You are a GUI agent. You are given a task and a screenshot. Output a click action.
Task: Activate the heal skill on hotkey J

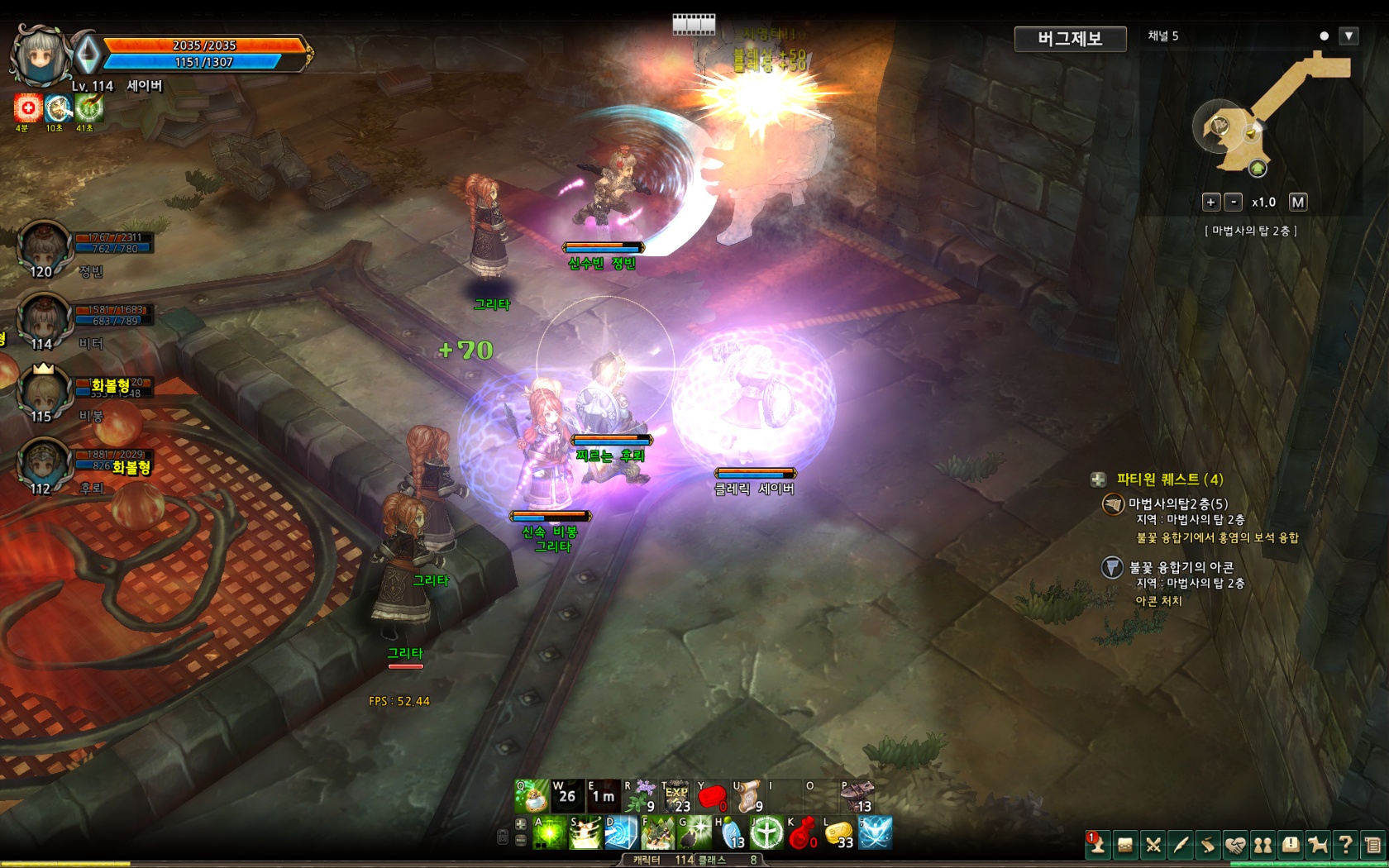pyautogui.click(x=766, y=833)
